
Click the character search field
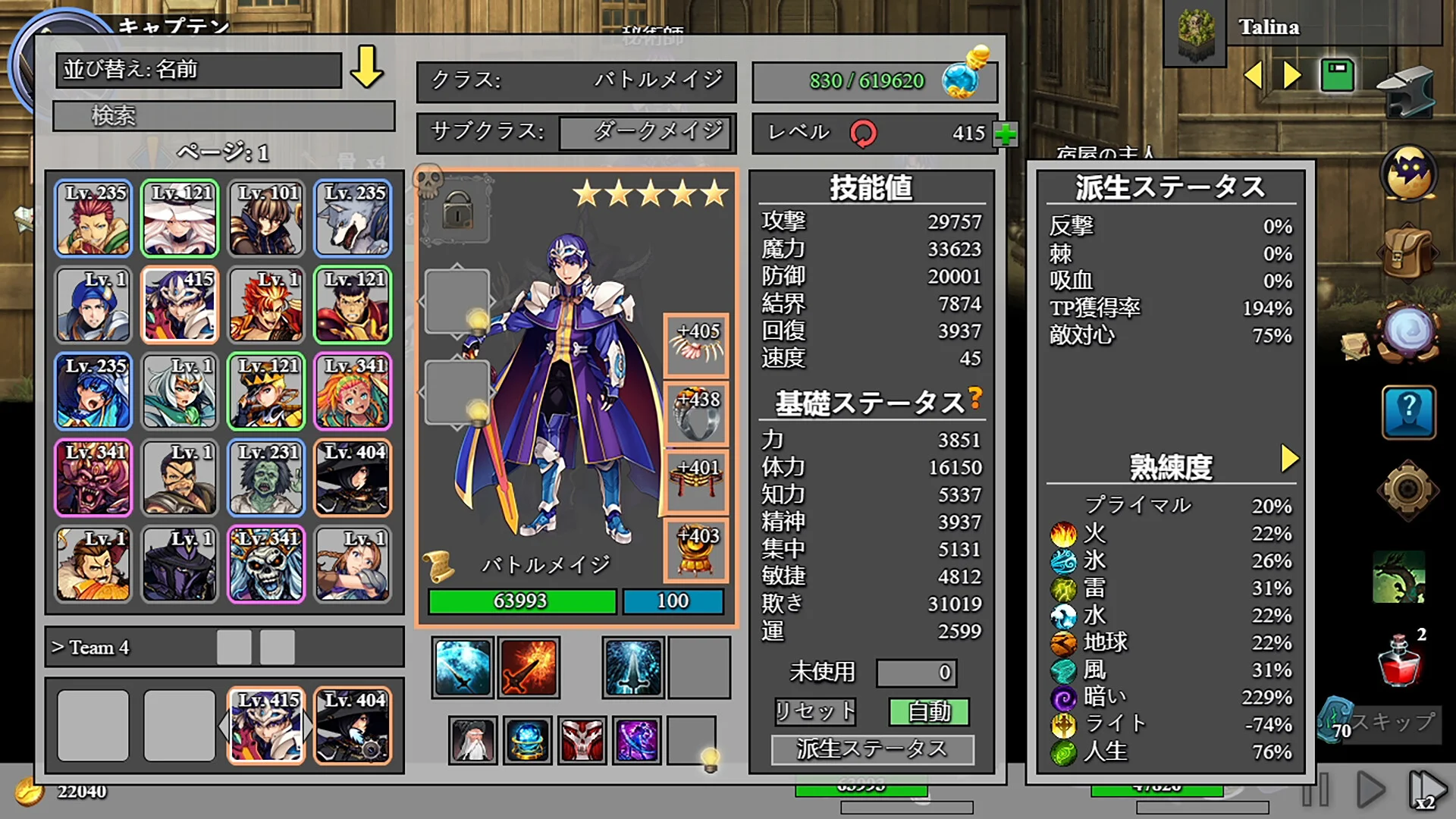pyautogui.click(x=224, y=116)
